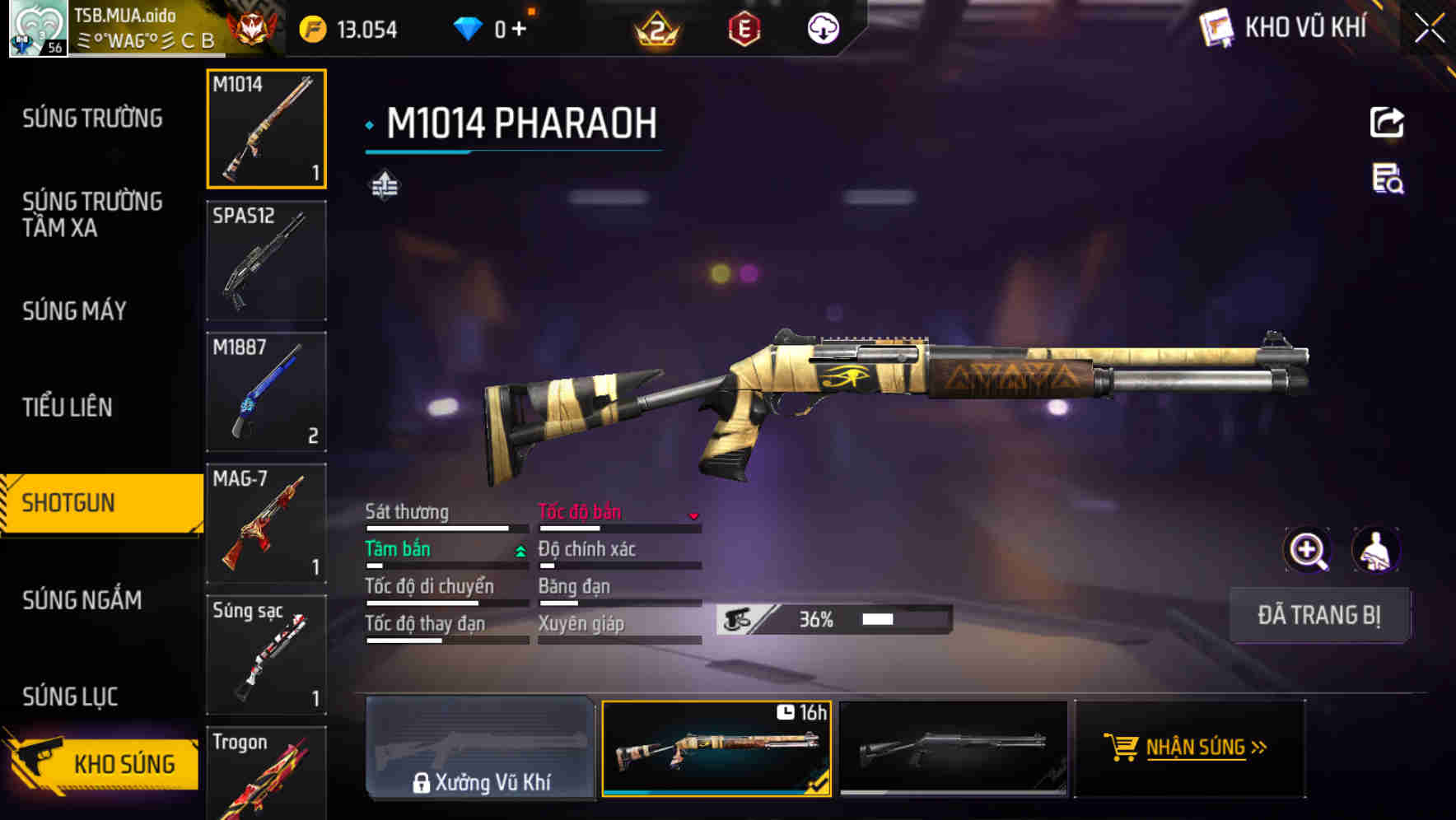Open the Súng Lục category
The height and width of the screenshot is (820, 1456).
(70, 697)
